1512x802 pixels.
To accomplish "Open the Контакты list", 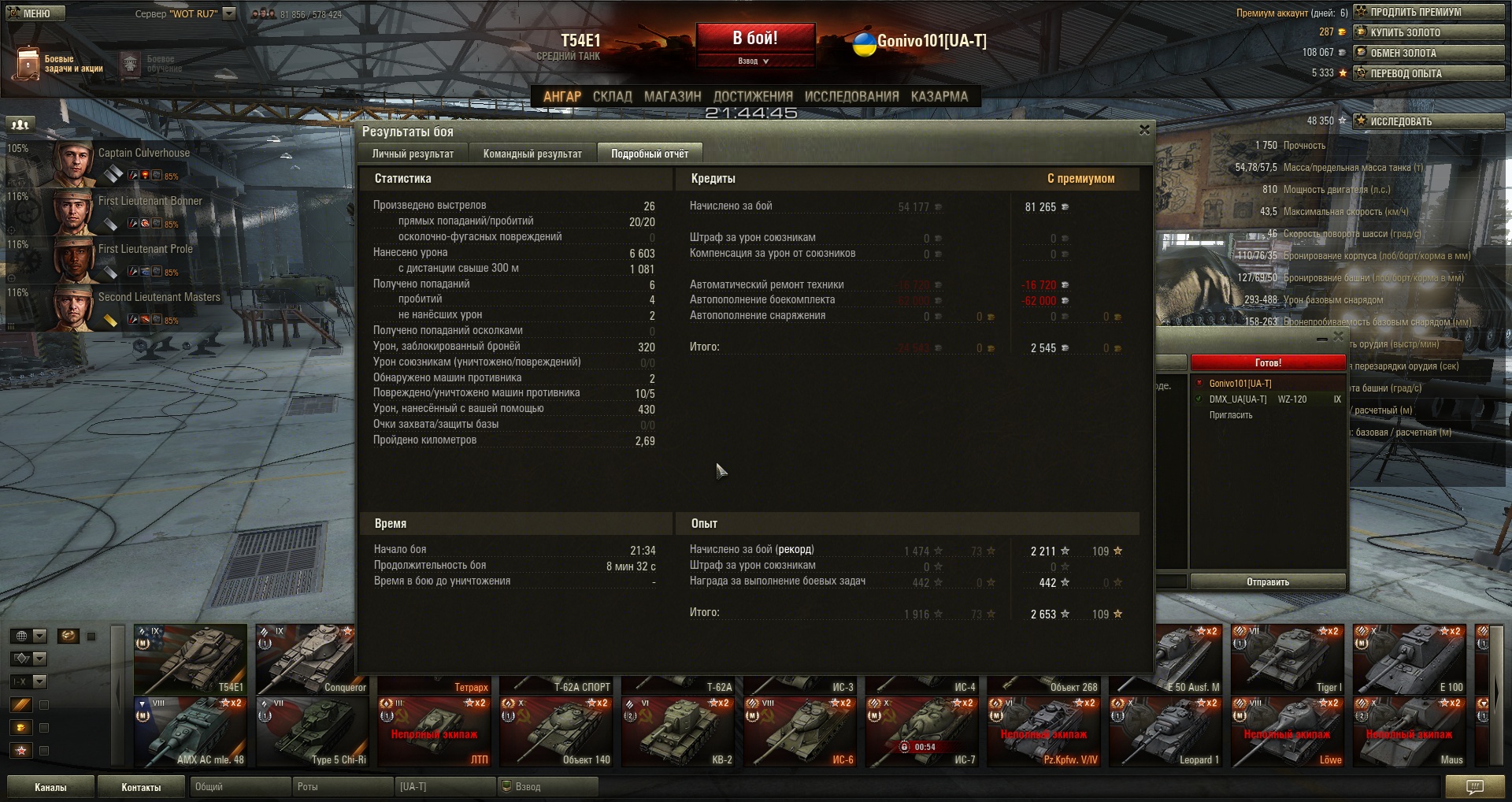I will tap(141, 787).
